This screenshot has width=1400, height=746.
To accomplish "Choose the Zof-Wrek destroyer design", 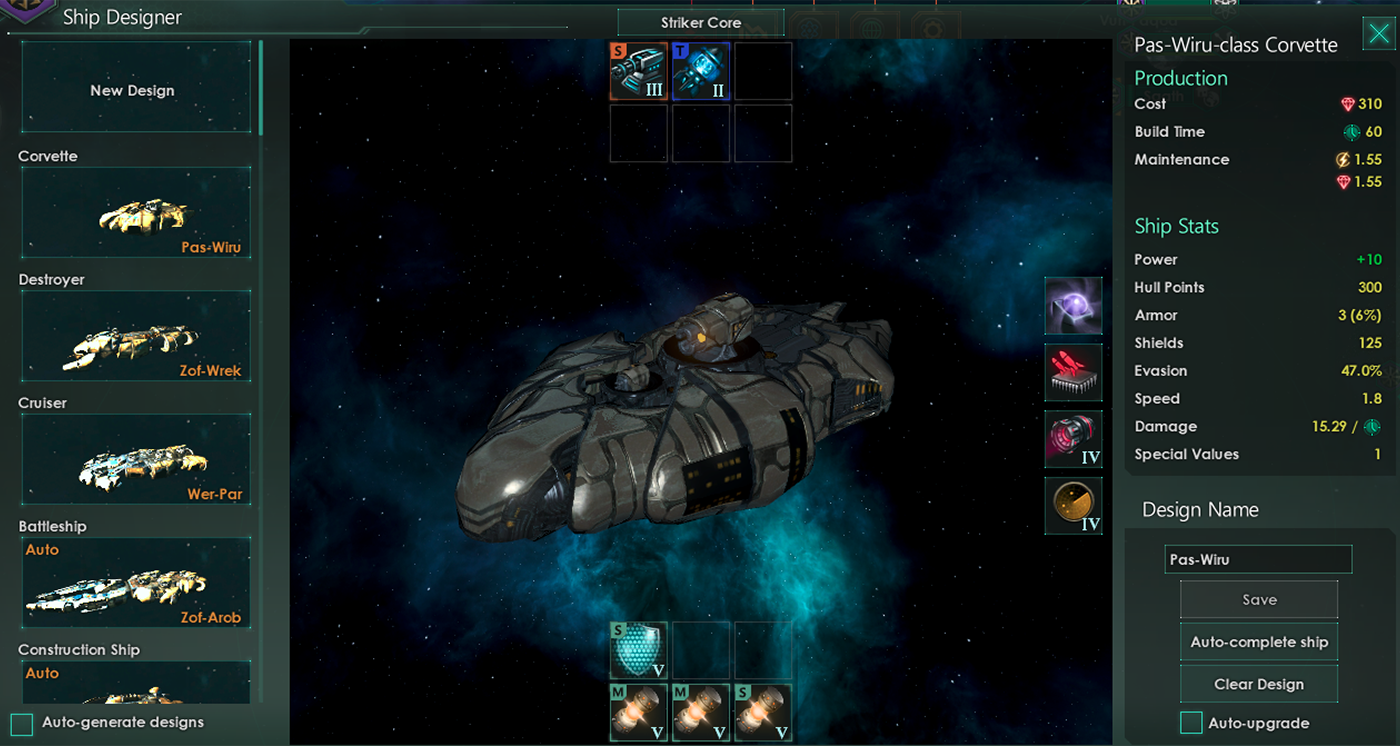I will (135, 336).
